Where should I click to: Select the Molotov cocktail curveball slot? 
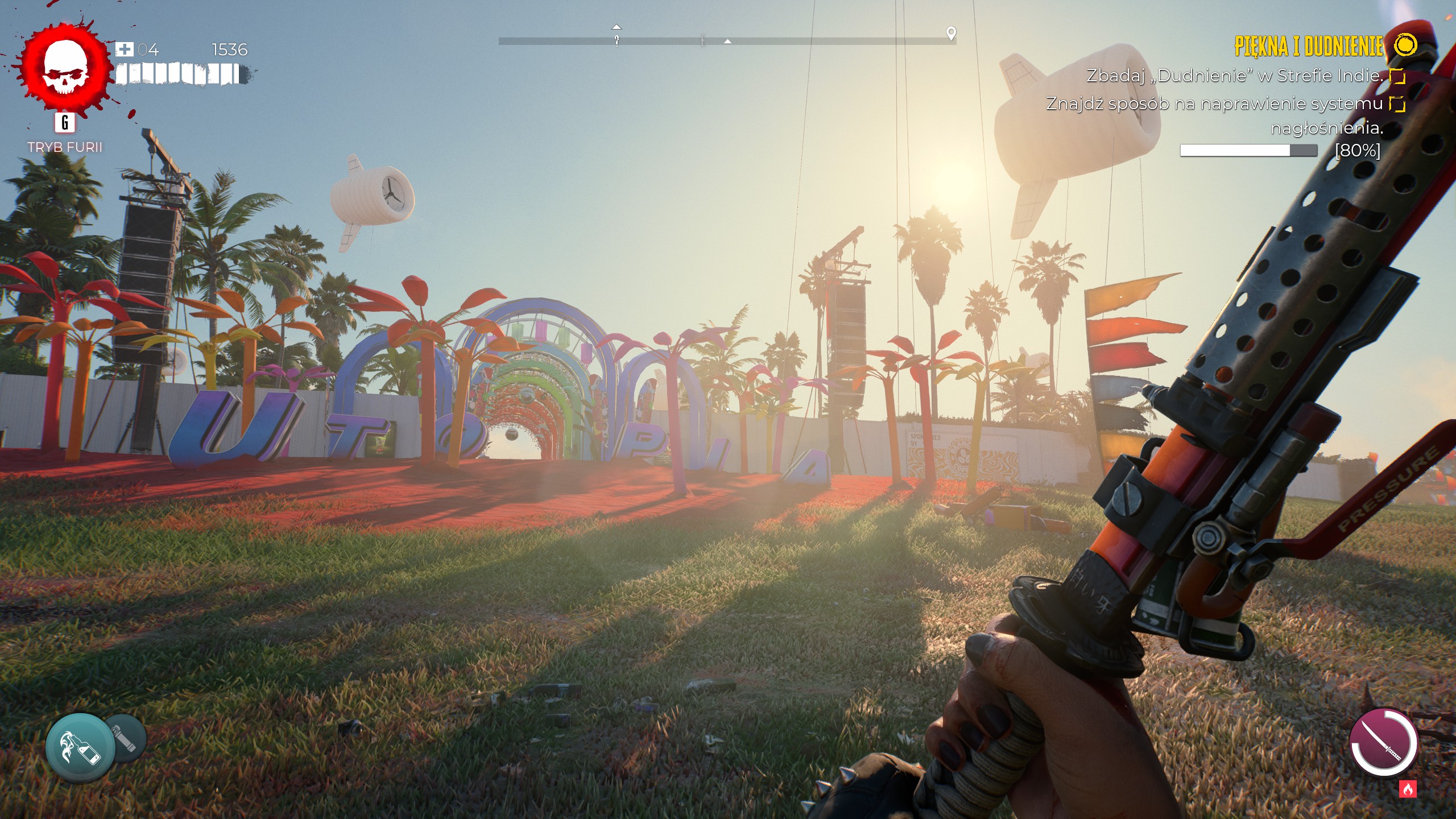[80, 747]
